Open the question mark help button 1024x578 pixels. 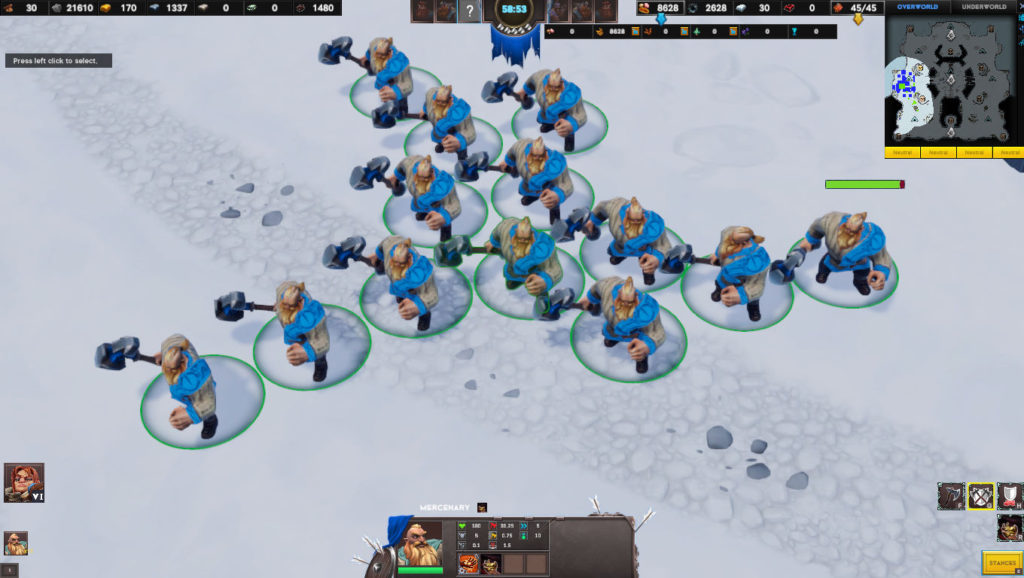tap(470, 12)
